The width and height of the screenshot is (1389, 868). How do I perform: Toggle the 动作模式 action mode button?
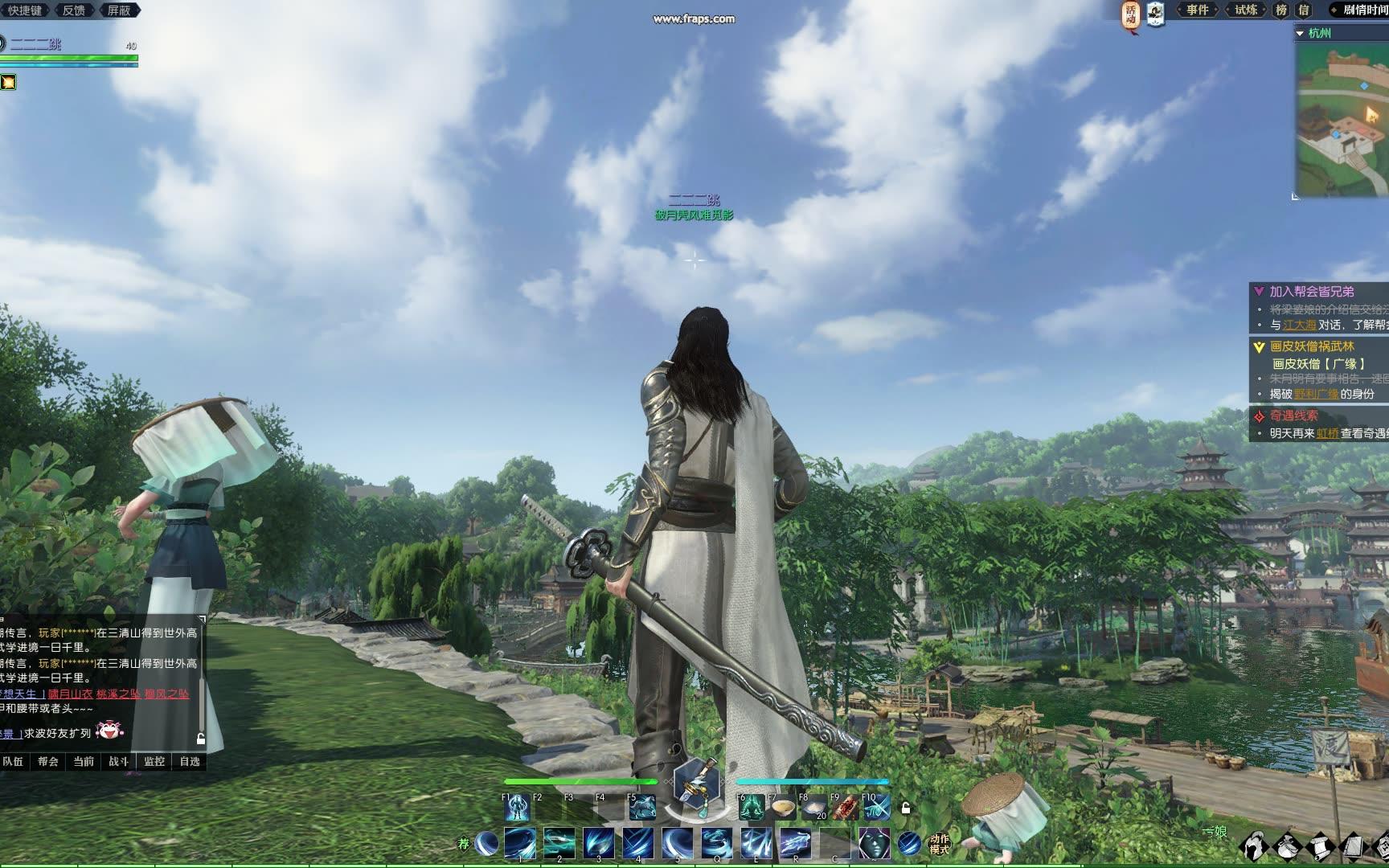click(x=939, y=844)
